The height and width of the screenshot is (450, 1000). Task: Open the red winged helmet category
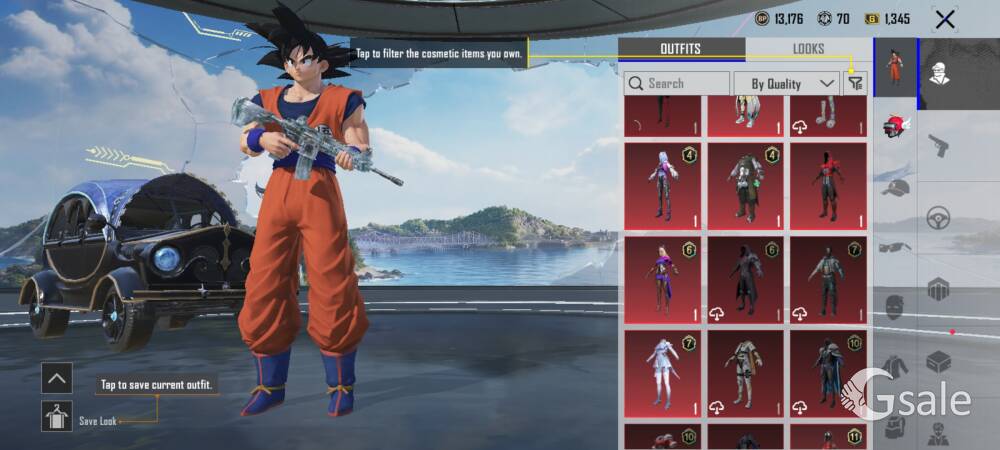895,127
